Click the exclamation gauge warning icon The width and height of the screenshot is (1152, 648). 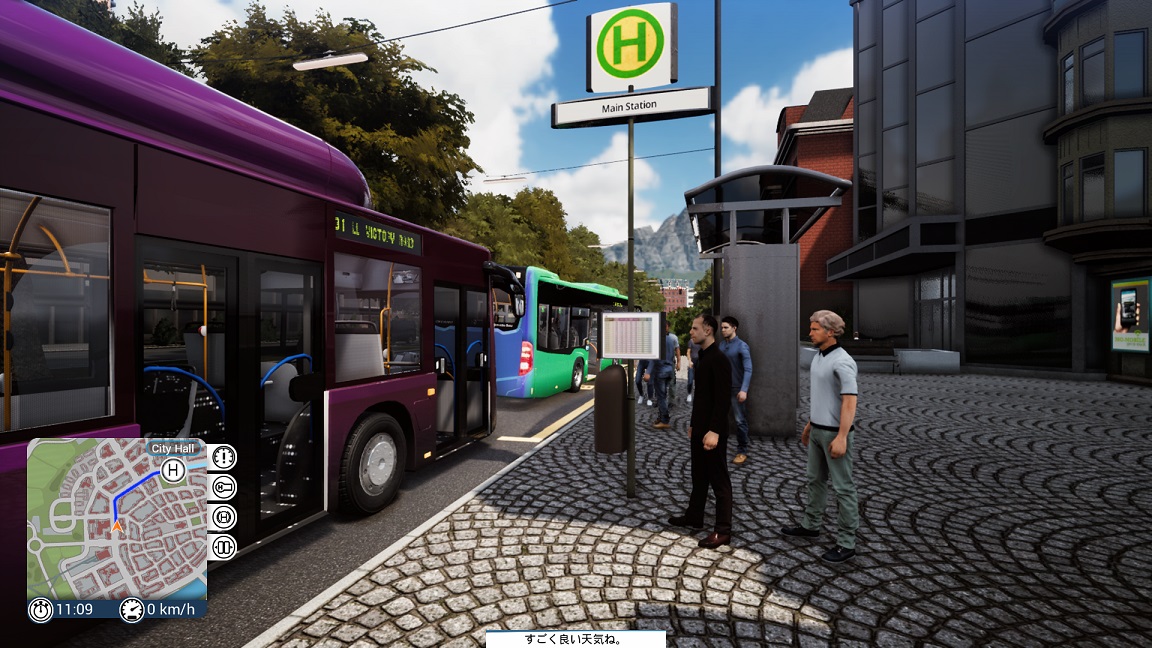(222, 457)
